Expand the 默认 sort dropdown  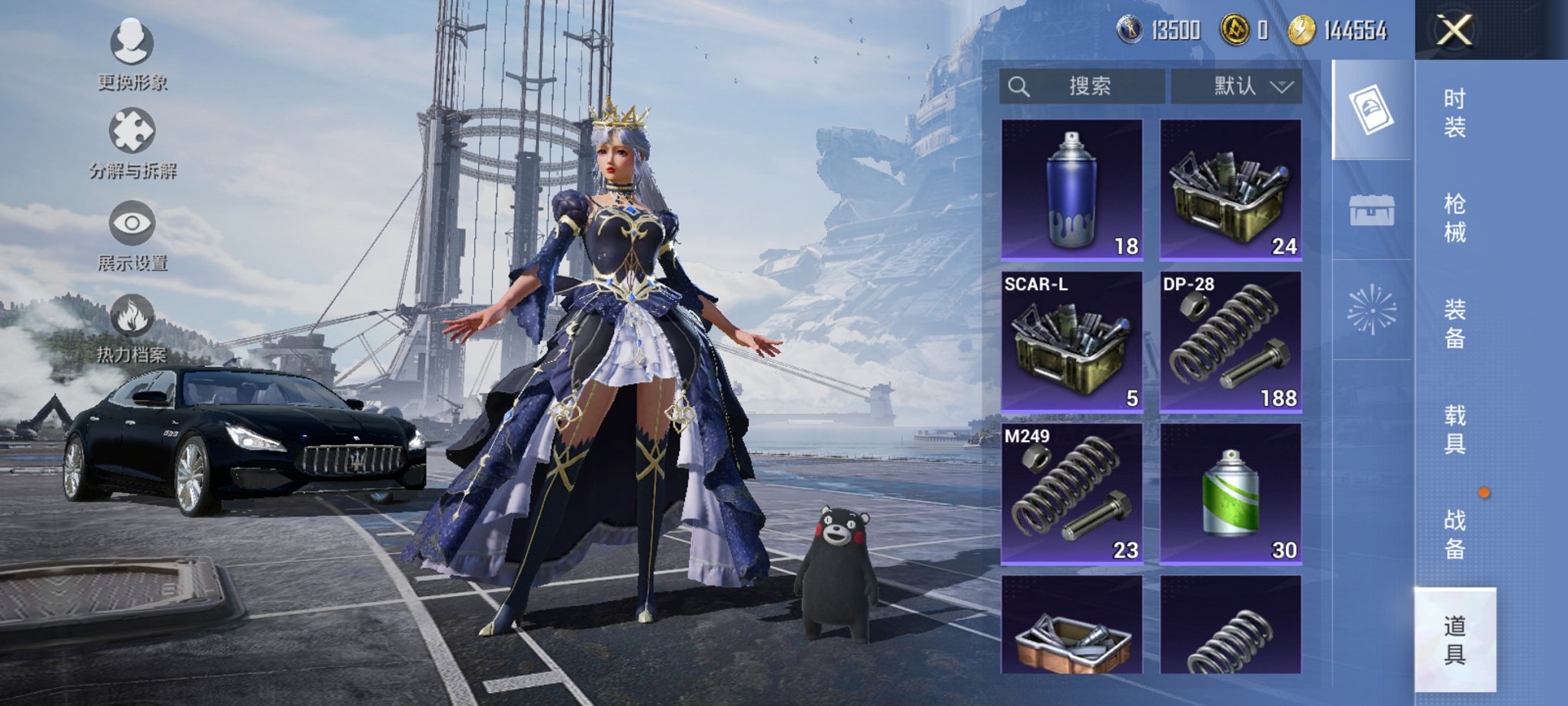pos(1236,86)
